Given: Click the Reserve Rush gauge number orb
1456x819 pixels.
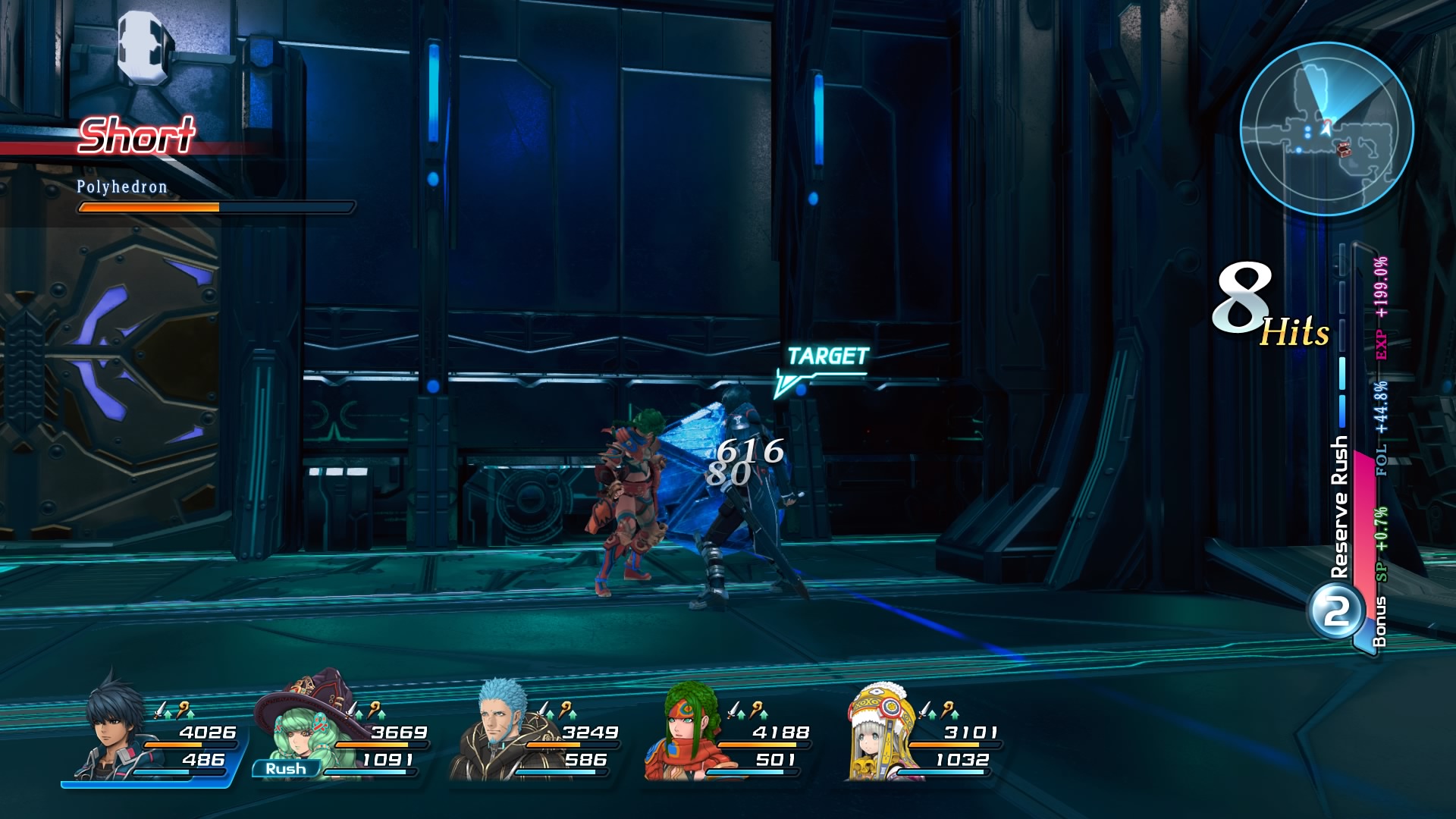Looking at the screenshot, I should [1336, 611].
